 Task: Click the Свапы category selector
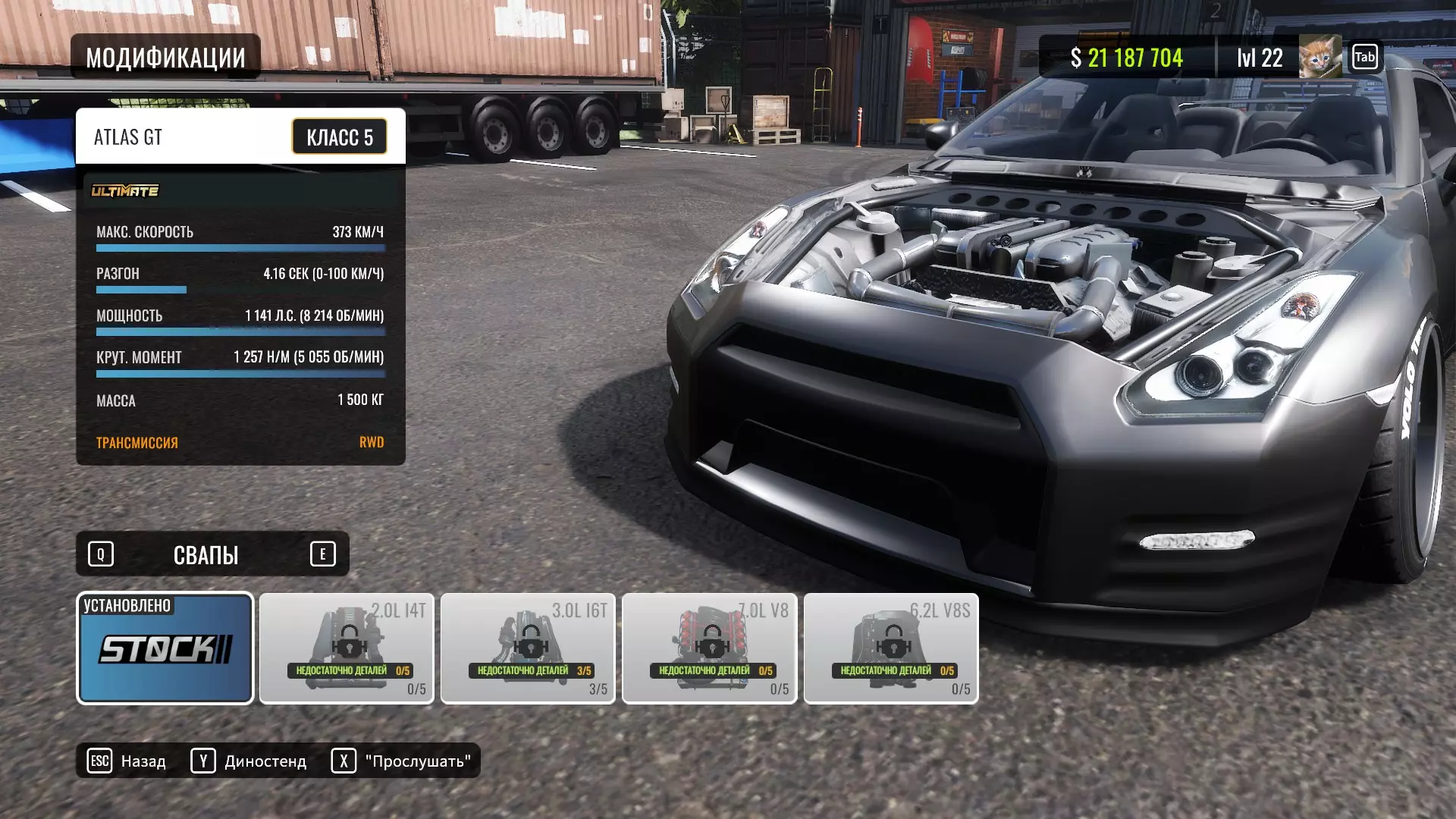pyautogui.click(x=206, y=554)
